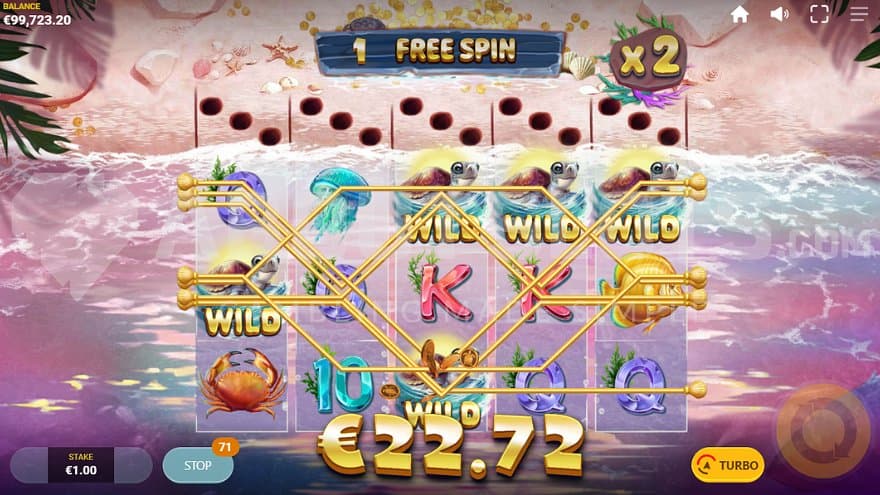Click the round spin button
This screenshot has height=495, width=880.
823,430
